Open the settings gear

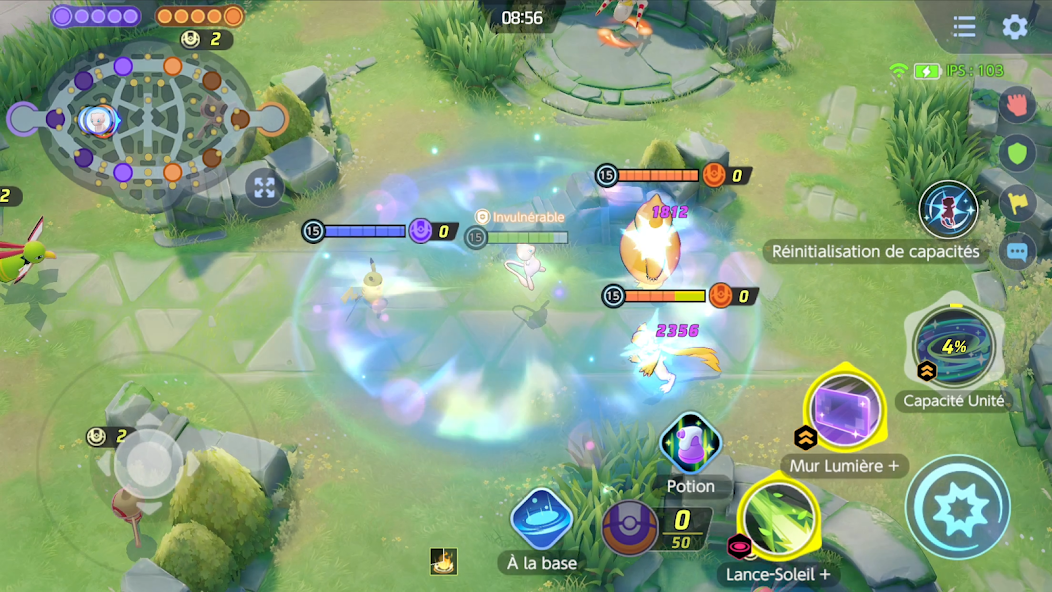pos(1015,27)
